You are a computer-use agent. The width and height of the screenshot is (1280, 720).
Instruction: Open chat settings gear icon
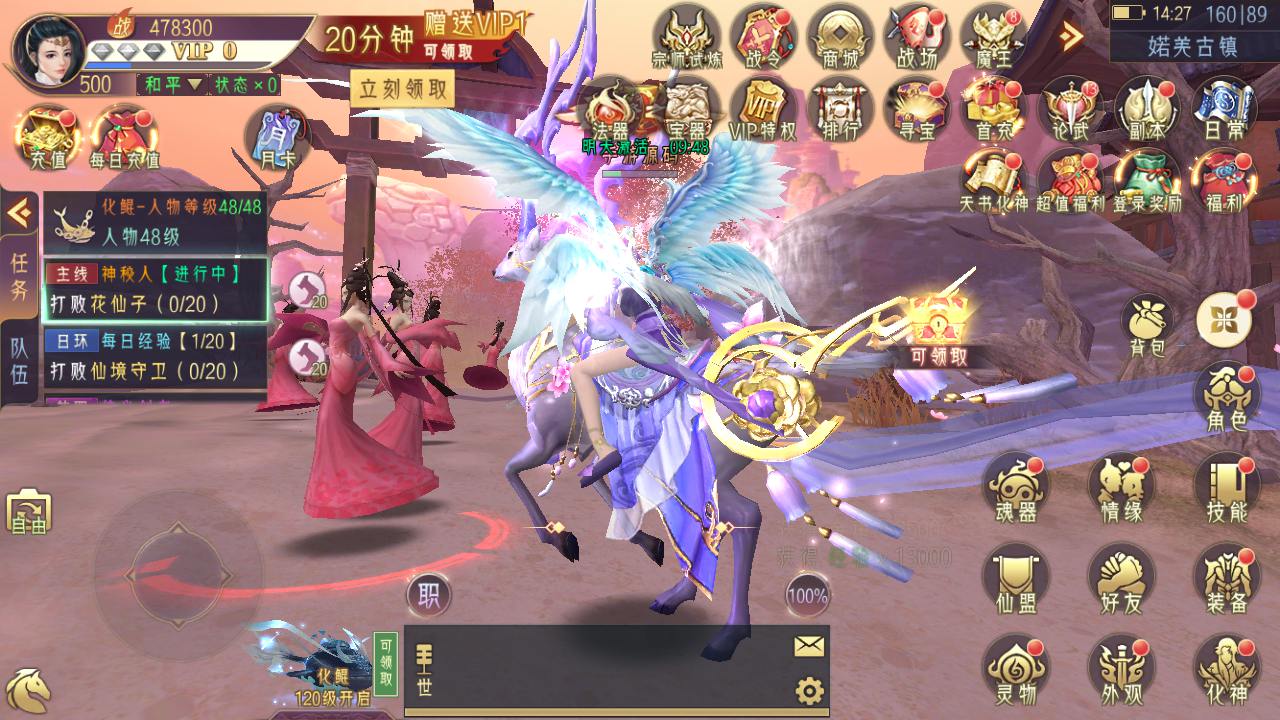pos(808,690)
